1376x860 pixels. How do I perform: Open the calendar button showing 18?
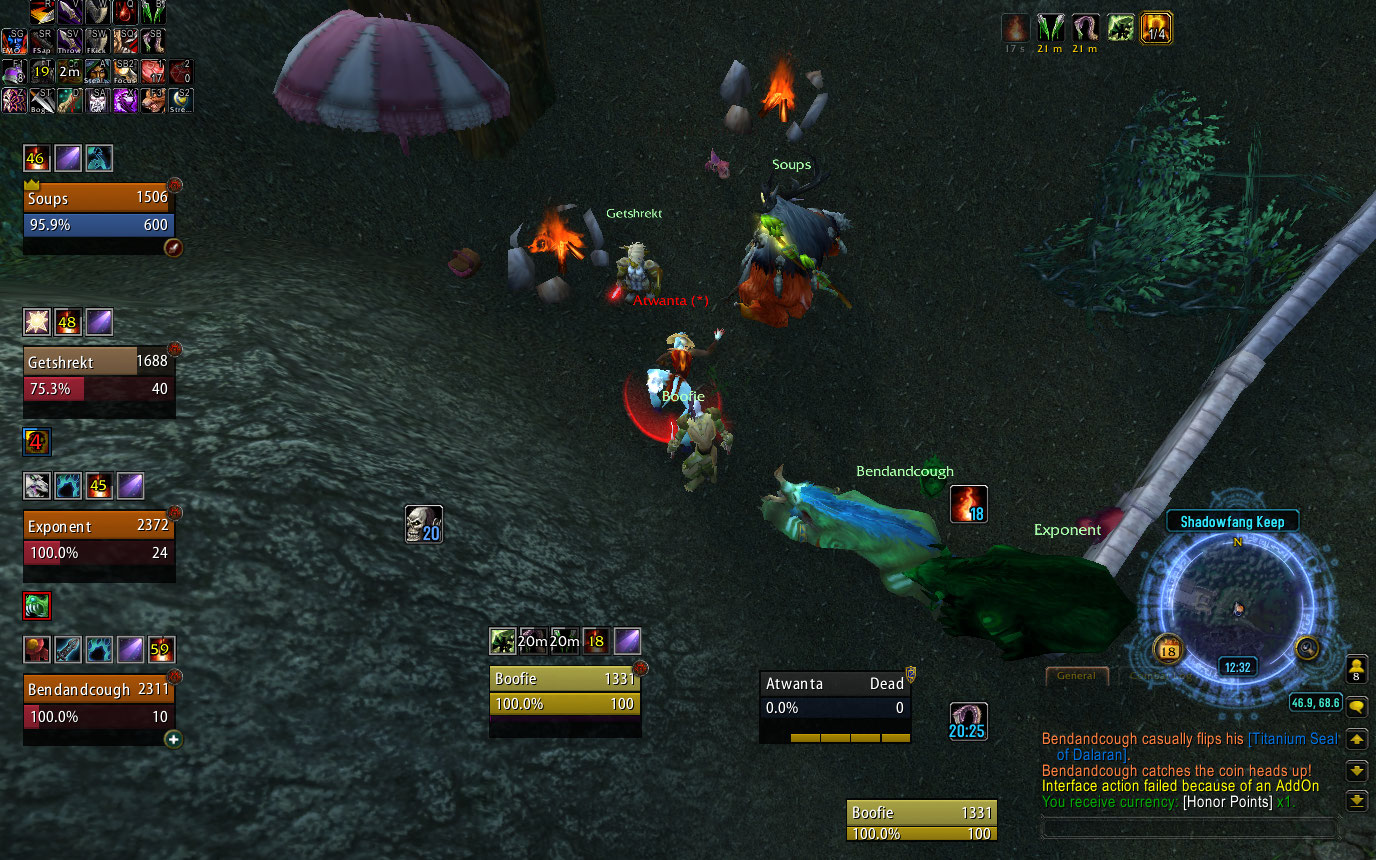(1168, 650)
